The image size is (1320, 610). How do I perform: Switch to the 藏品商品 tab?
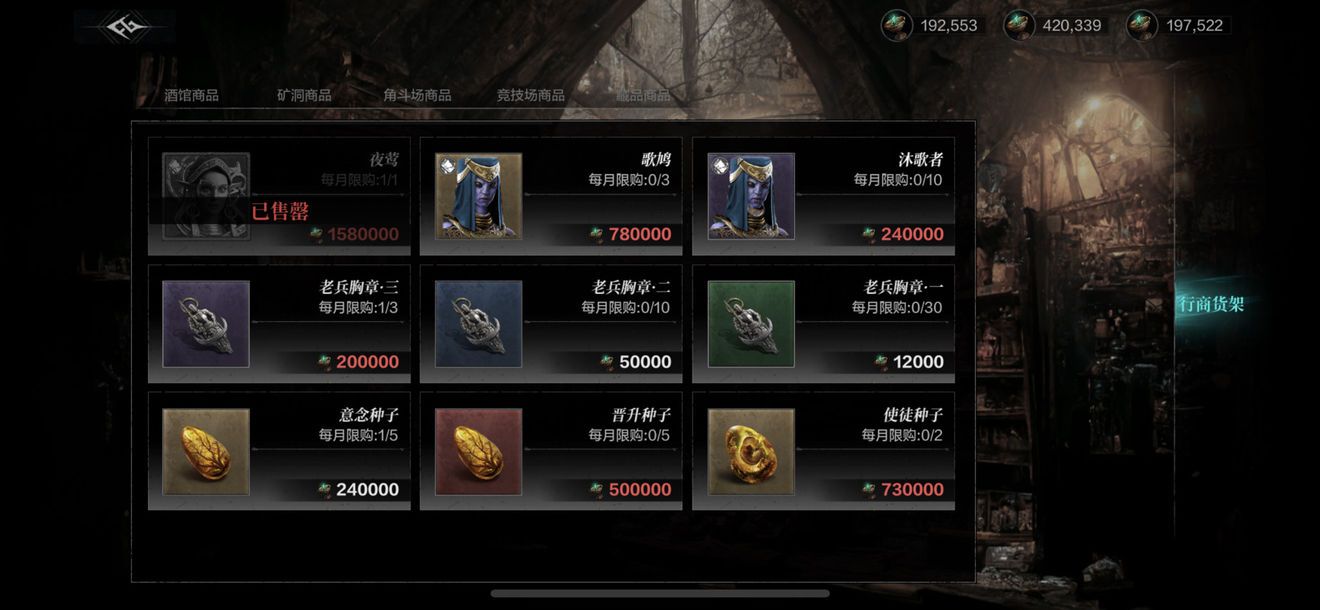(642, 96)
